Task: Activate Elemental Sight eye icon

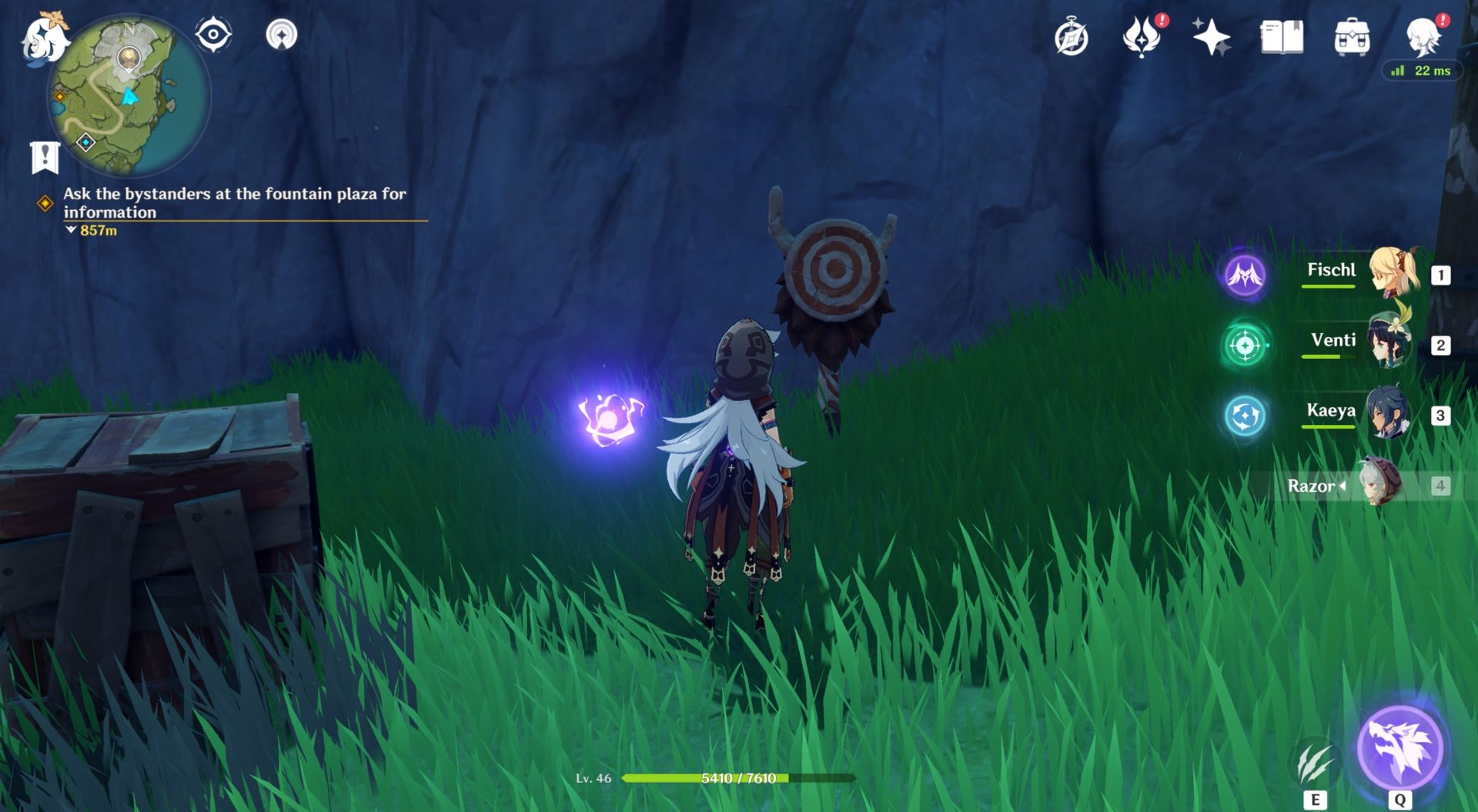Action: (x=212, y=34)
